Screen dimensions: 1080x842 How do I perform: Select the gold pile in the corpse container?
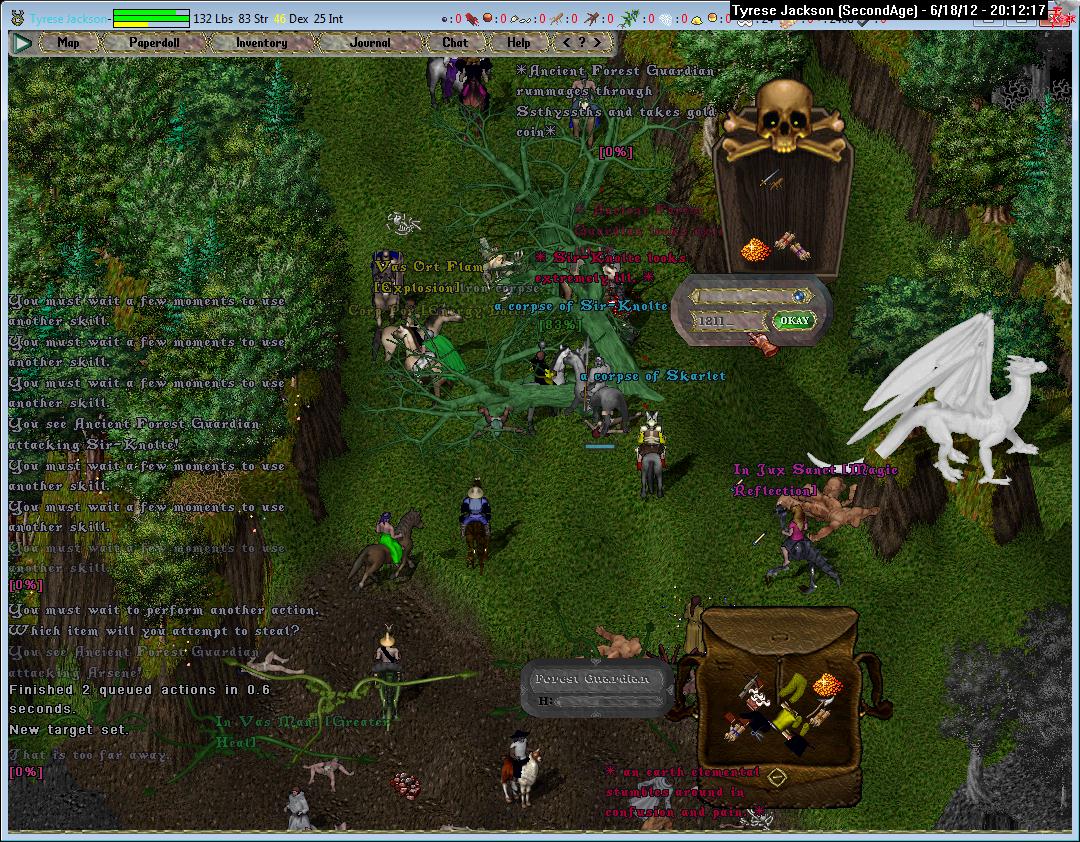click(756, 250)
